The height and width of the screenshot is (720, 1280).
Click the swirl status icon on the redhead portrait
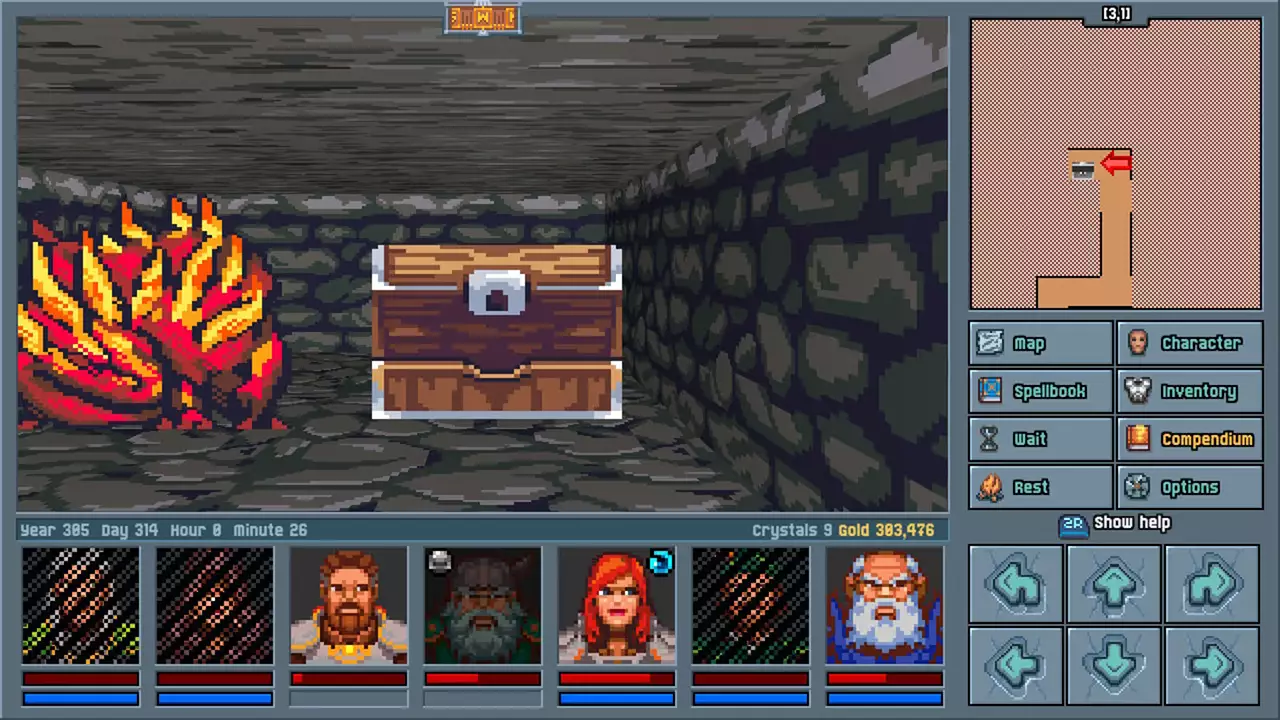click(x=660, y=564)
